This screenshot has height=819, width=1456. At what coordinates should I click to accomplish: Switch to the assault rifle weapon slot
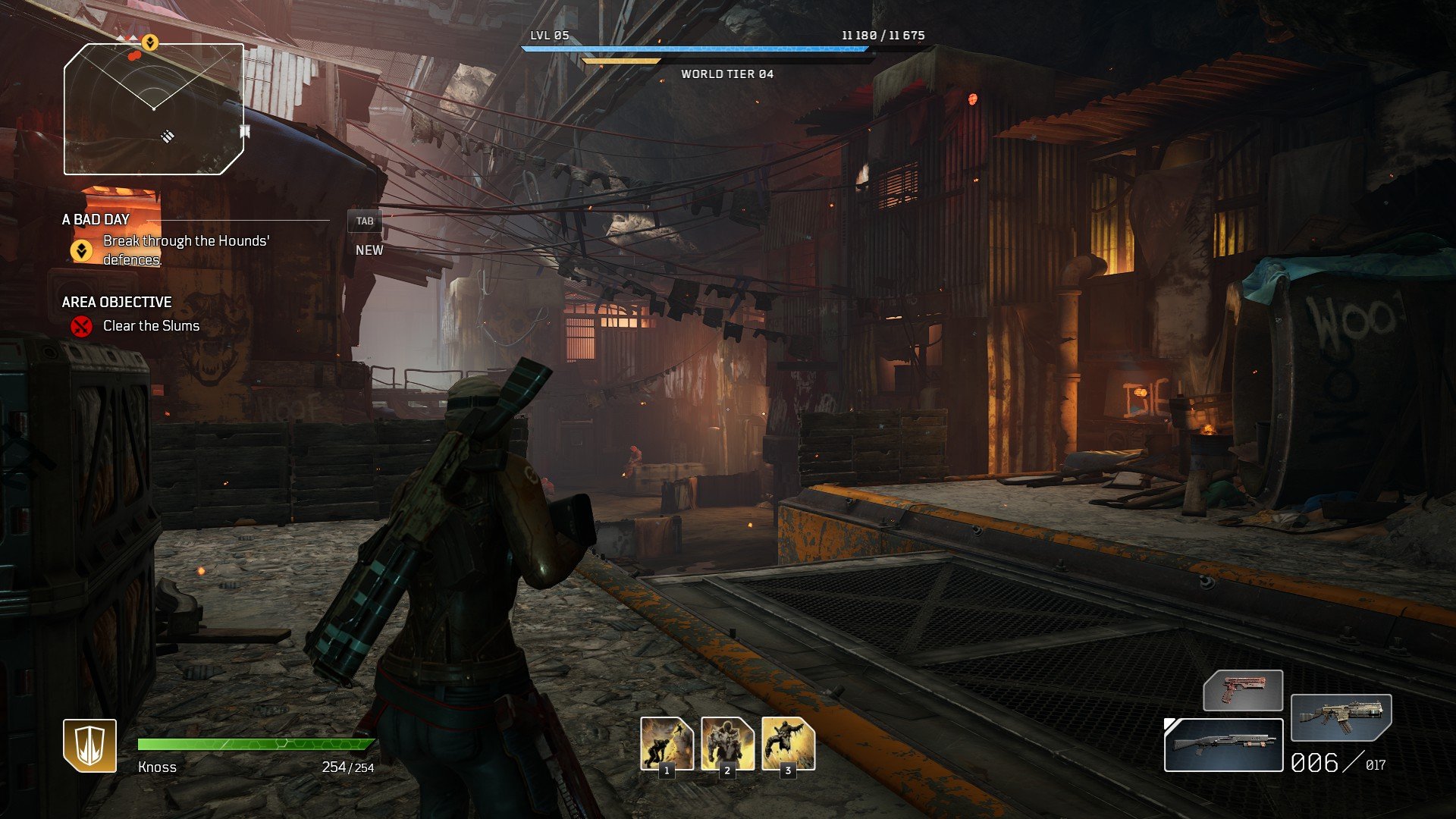pyautogui.click(x=1341, y=717)
